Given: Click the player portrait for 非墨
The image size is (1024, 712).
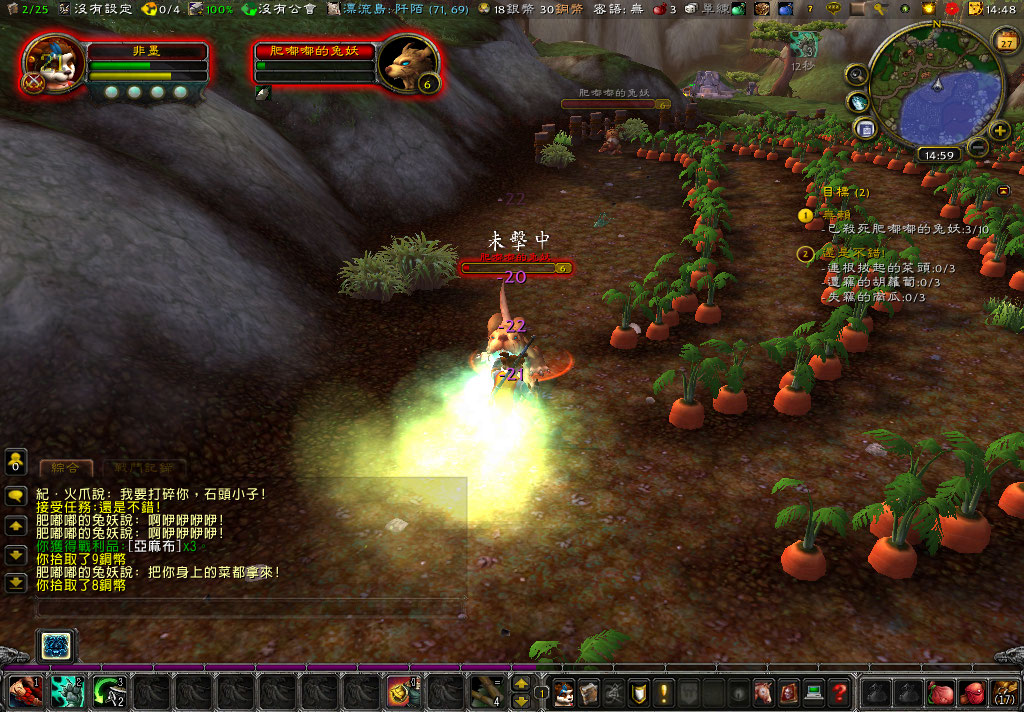Looking at the screenshot, I should click(x=52, y=64).
